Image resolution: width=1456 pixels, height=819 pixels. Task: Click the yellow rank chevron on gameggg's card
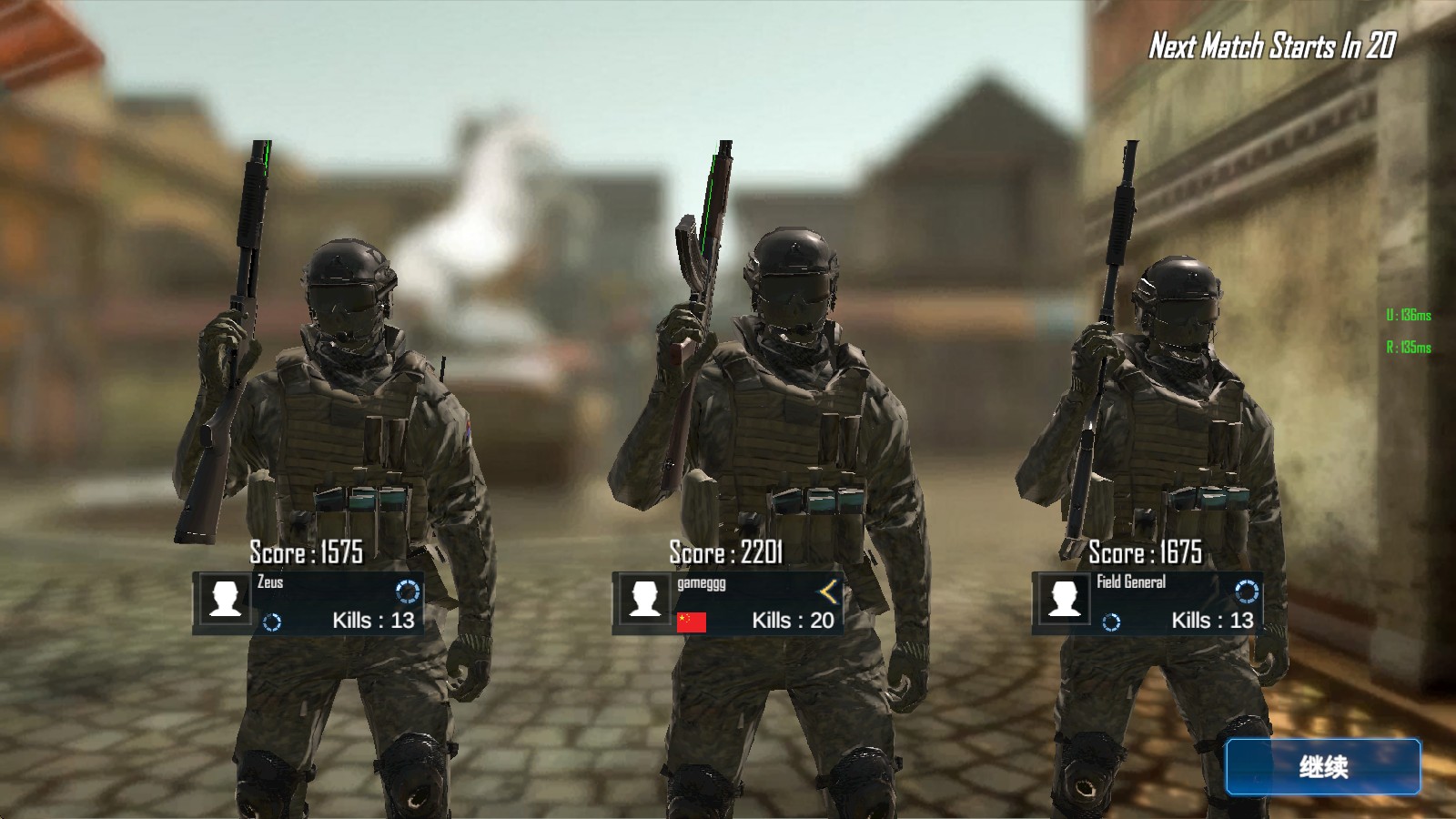tap(828, 592)
